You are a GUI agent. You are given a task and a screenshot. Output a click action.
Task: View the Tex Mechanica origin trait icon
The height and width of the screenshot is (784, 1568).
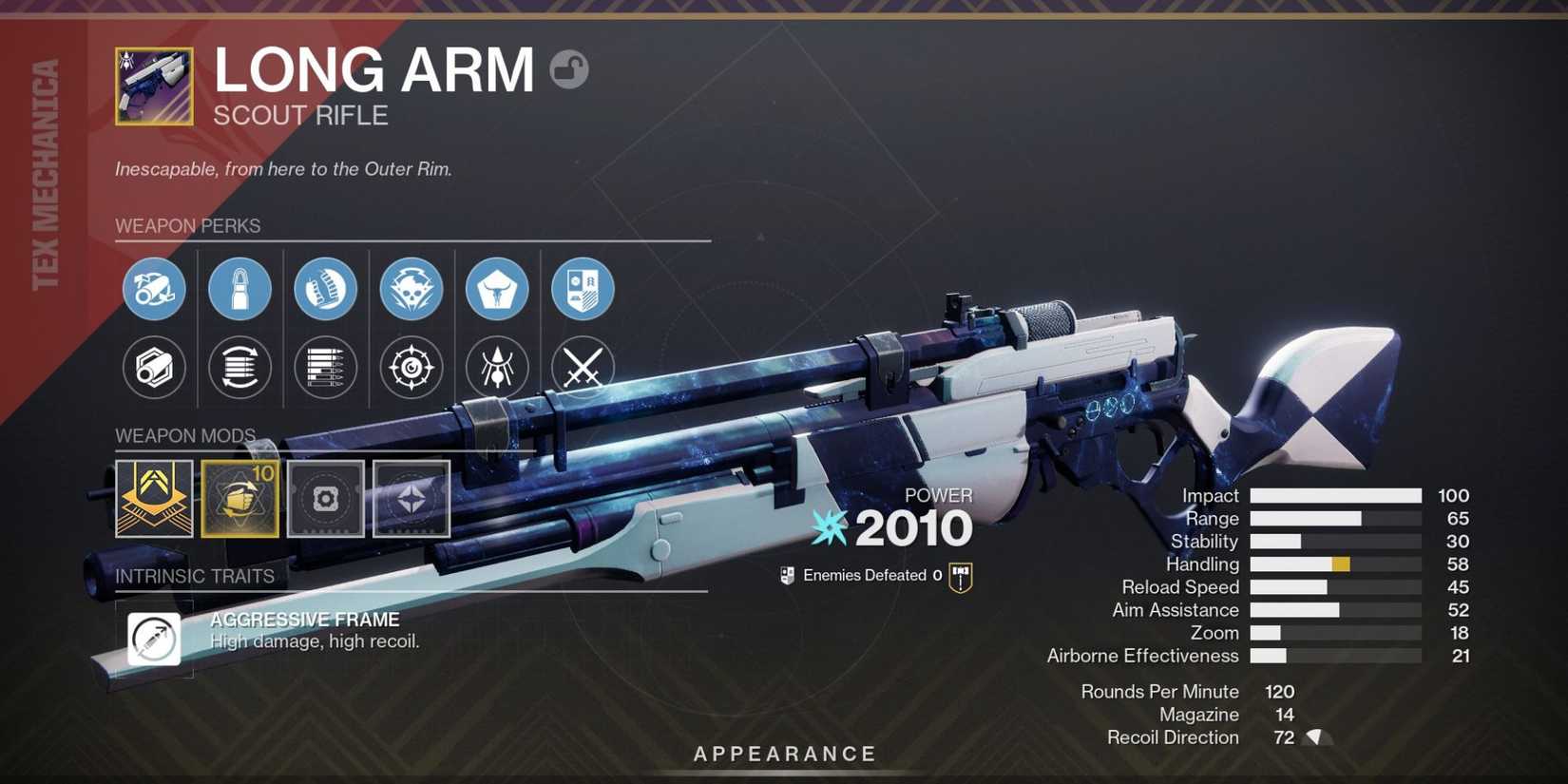(582, 290)
